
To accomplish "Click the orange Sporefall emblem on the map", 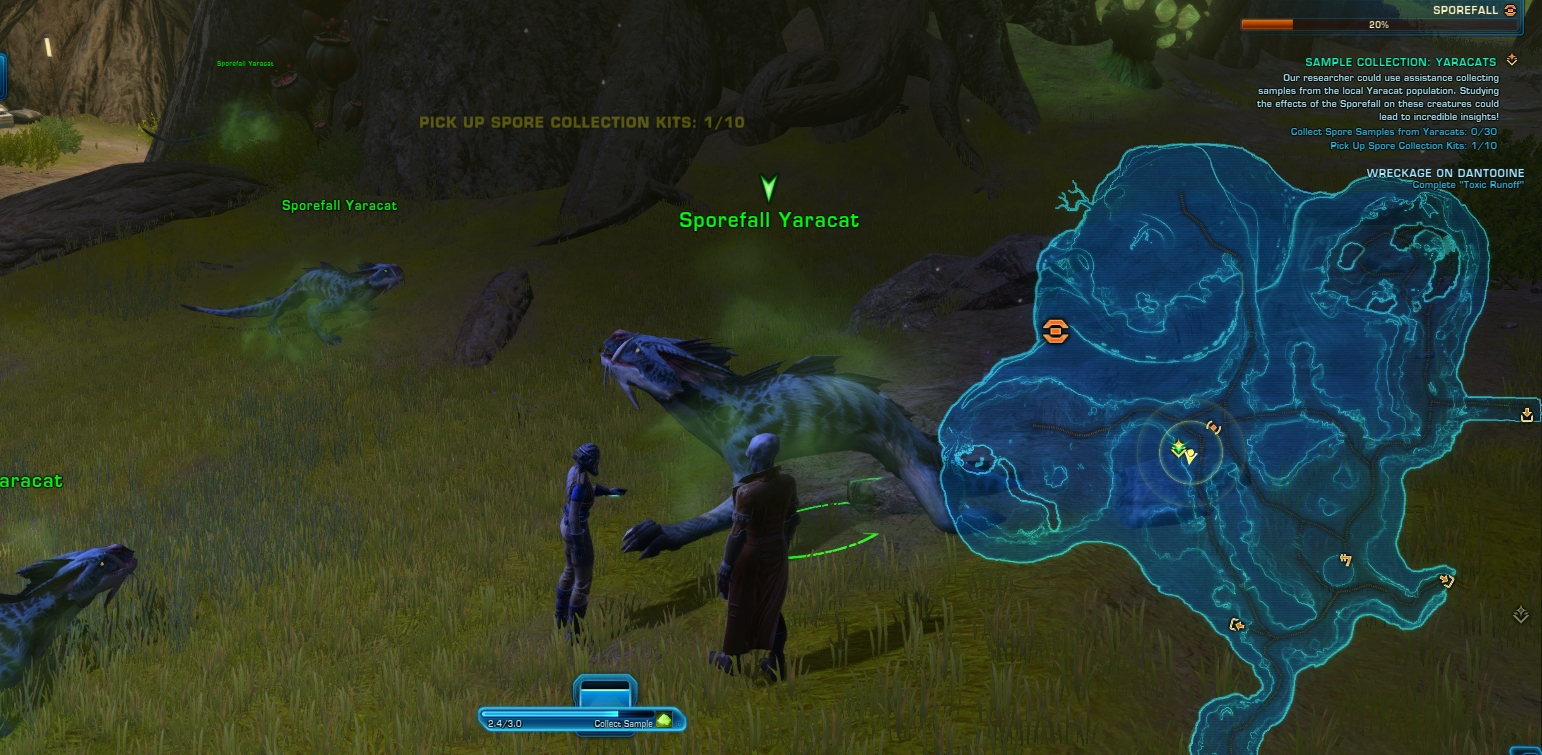I will click(1055, 332).
